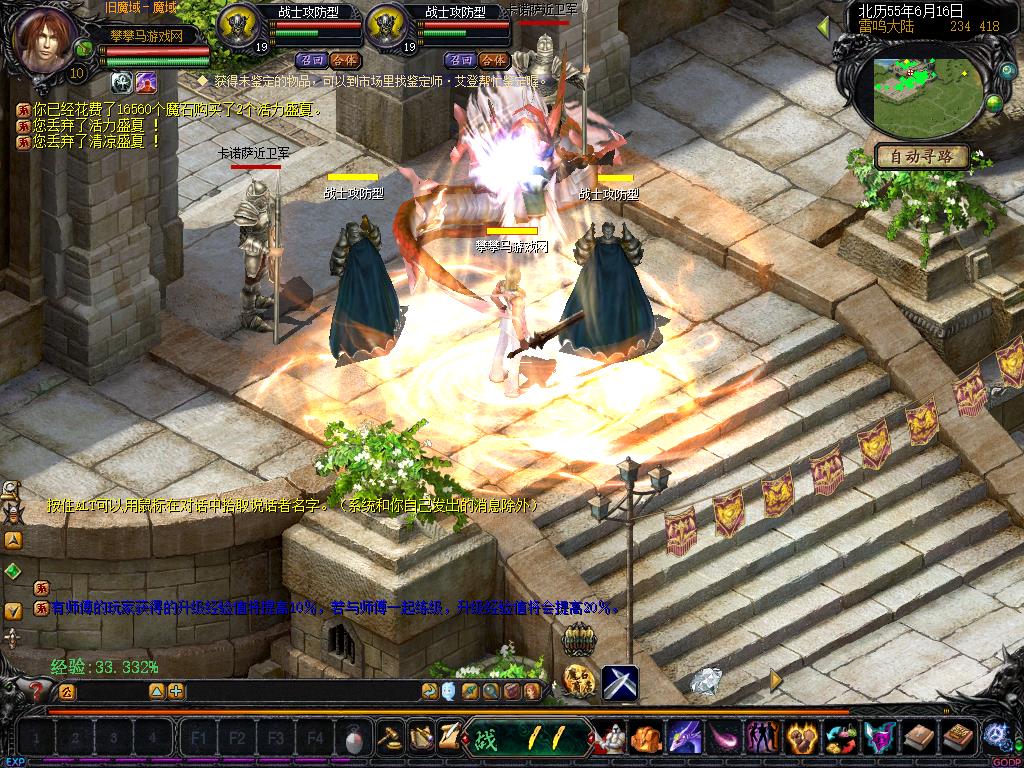This screenshot has width=1024, height=768.
Task: Merge with the second warrior pet using 合体
Action: (492, 60)
